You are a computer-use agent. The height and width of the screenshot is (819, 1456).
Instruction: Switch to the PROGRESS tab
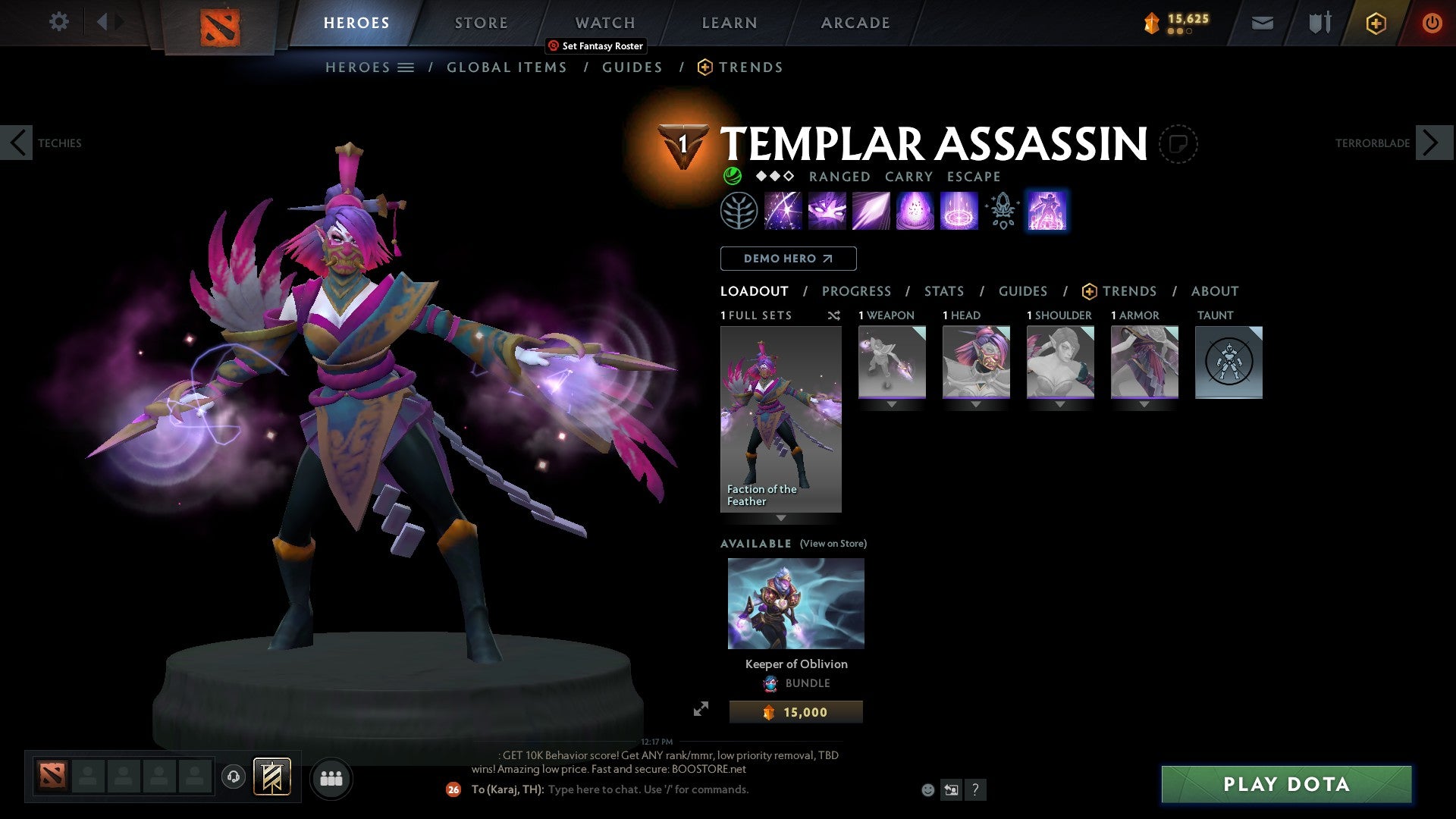pos(857,291)
